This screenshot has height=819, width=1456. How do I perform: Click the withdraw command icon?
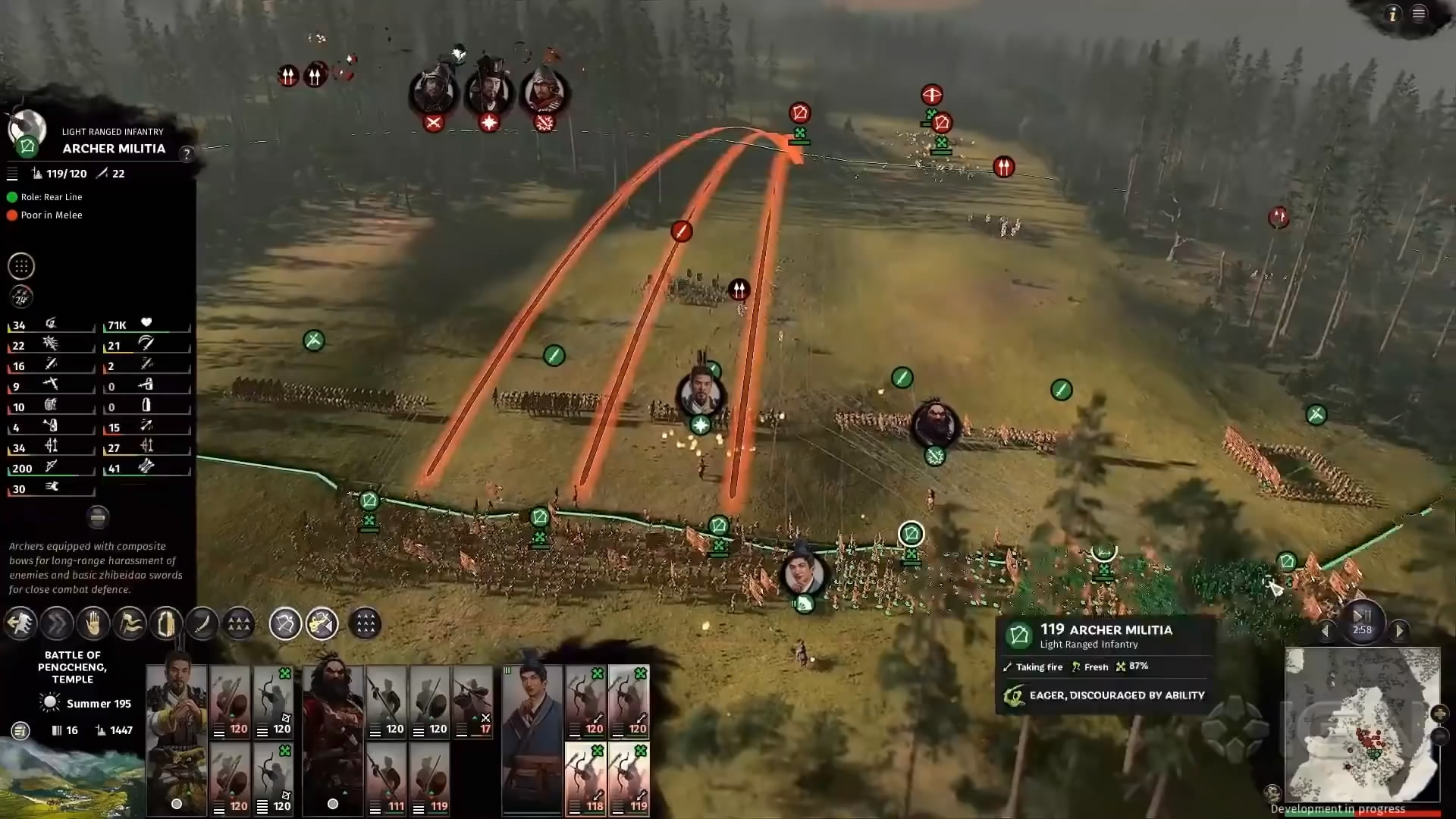point(20,624)
